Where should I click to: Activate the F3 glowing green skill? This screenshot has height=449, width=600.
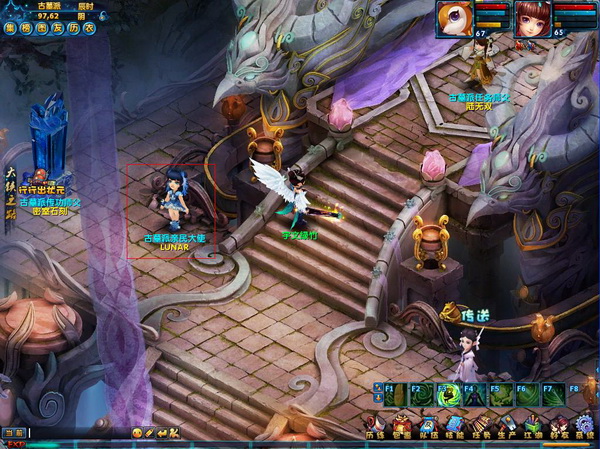(448, 396)
